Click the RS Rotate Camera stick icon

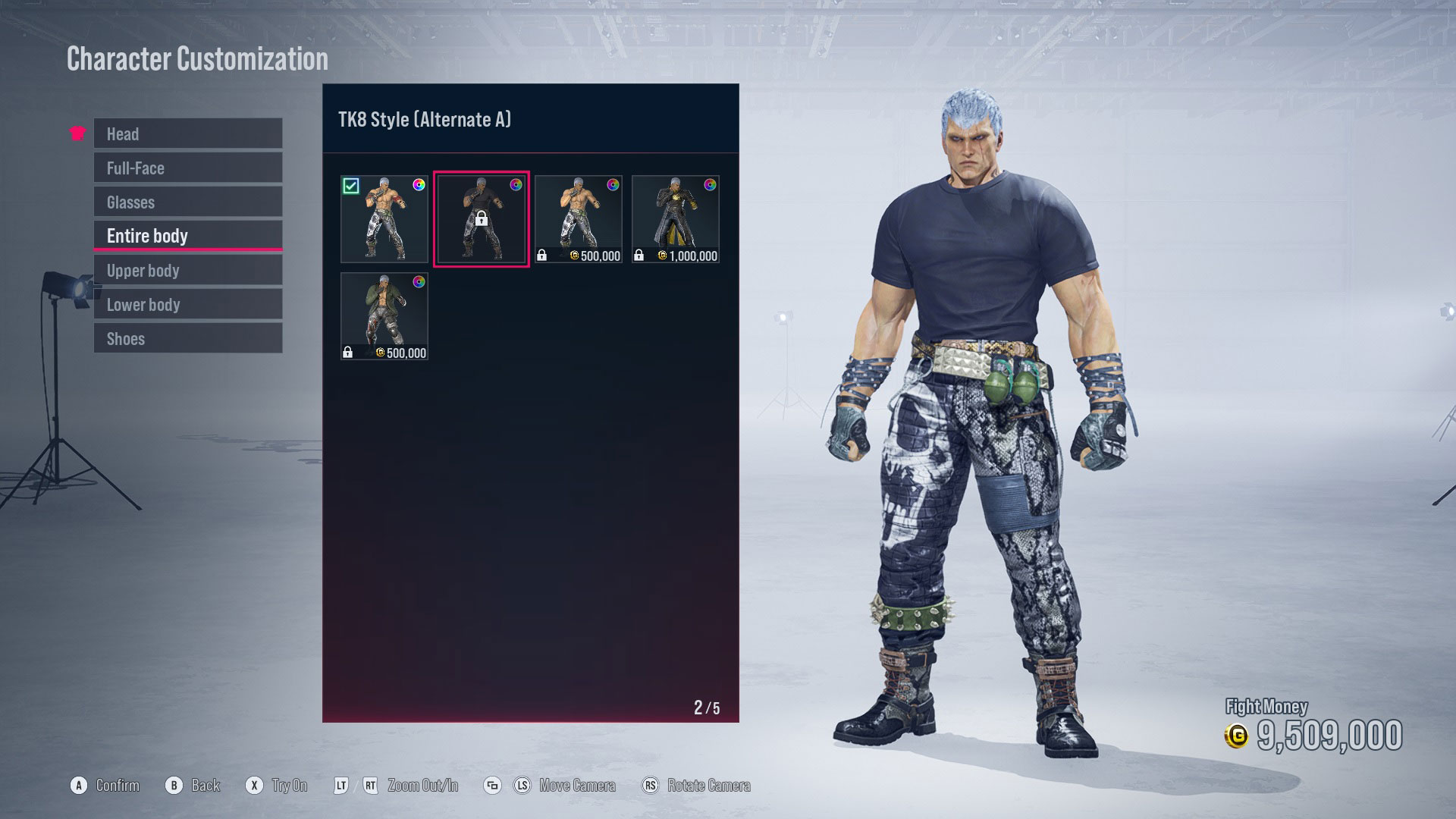click(x=651, y=786)
